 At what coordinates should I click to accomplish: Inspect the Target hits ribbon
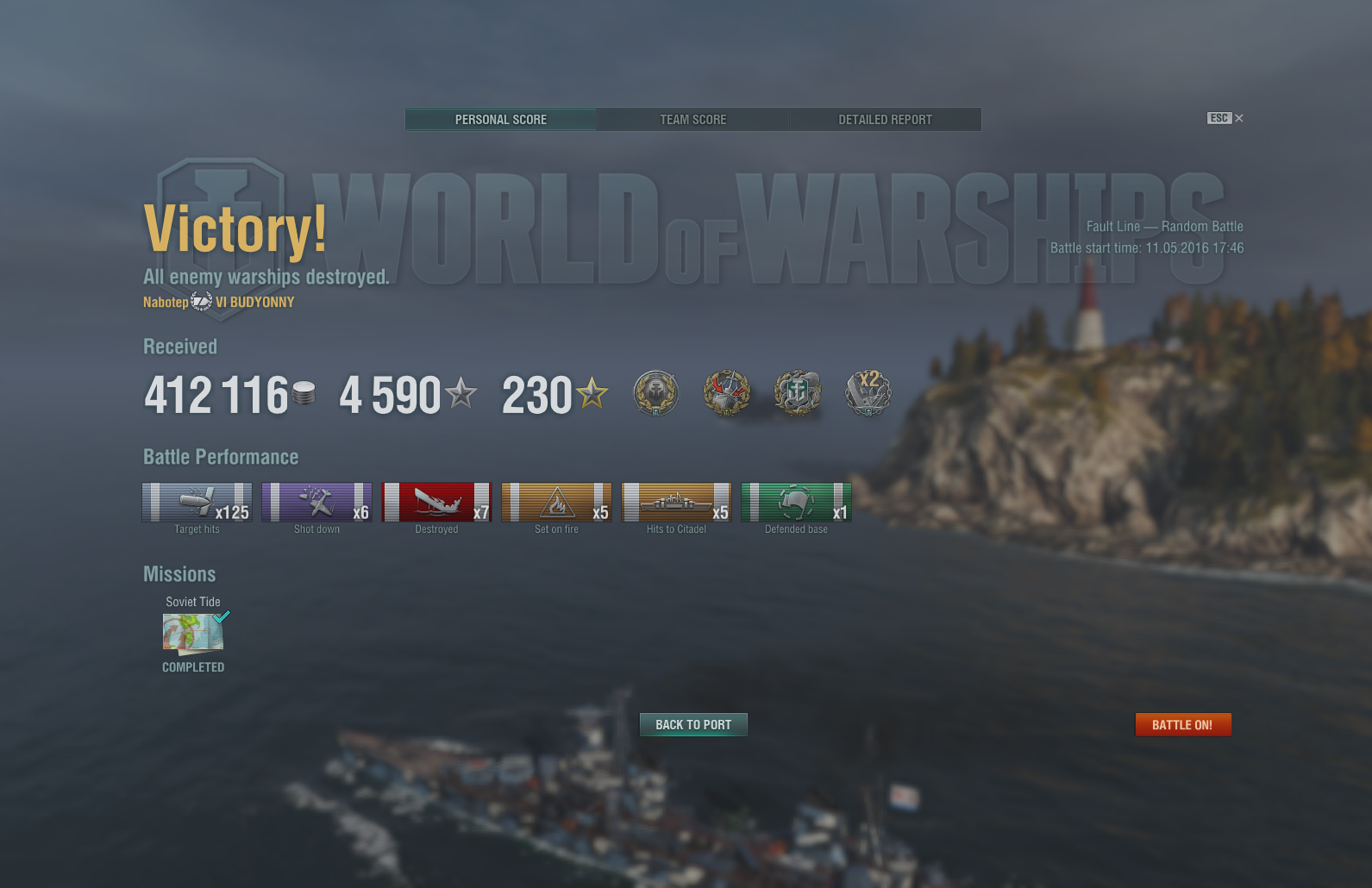[197, 503]
